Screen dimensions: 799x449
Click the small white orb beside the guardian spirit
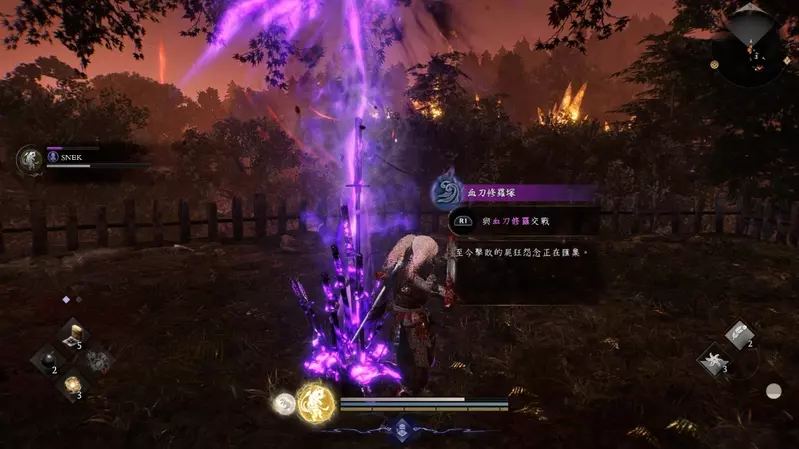pyautogui.click(x=284, y=404)
